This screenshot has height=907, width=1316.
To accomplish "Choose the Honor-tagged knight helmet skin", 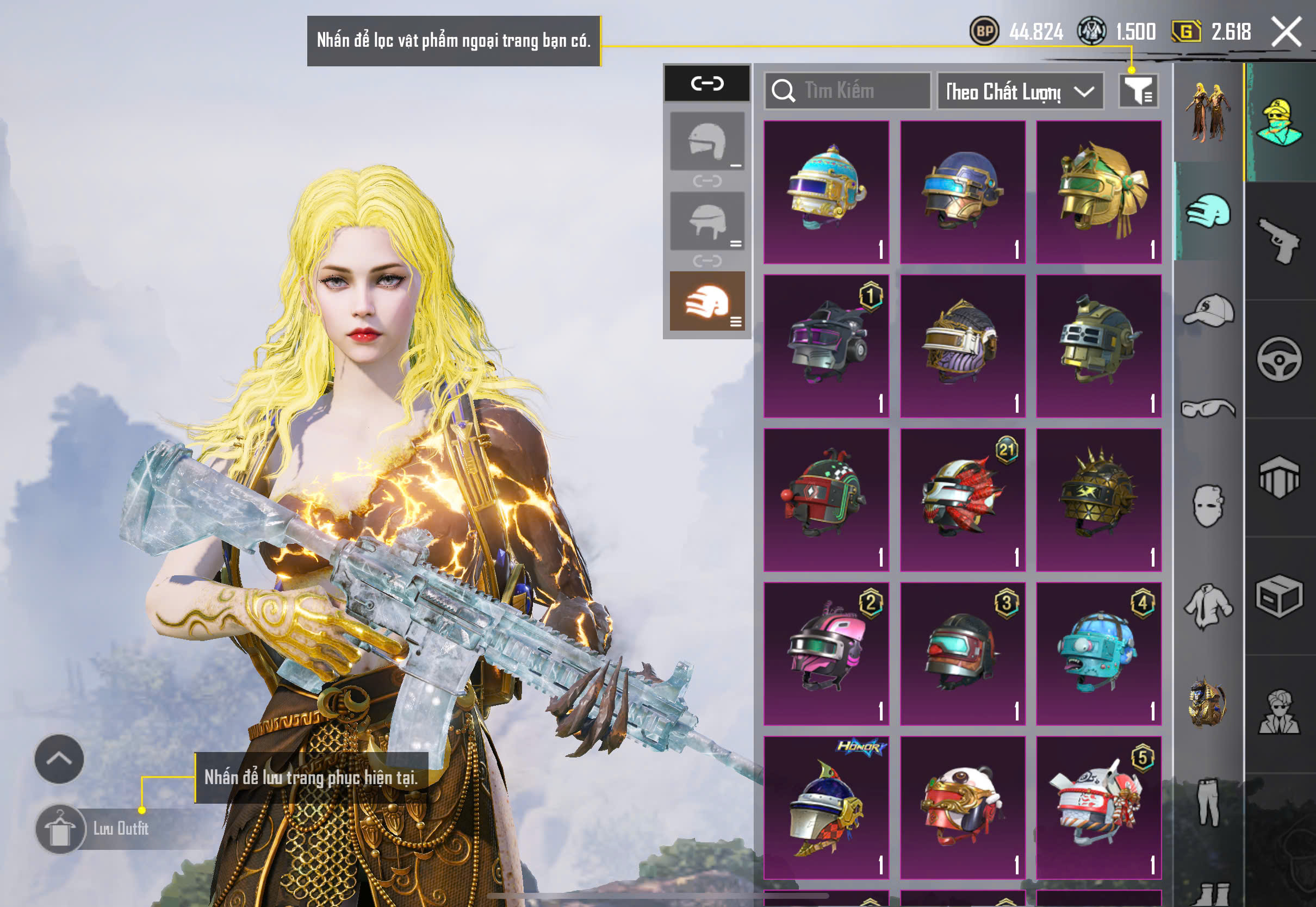I will 826,807.
